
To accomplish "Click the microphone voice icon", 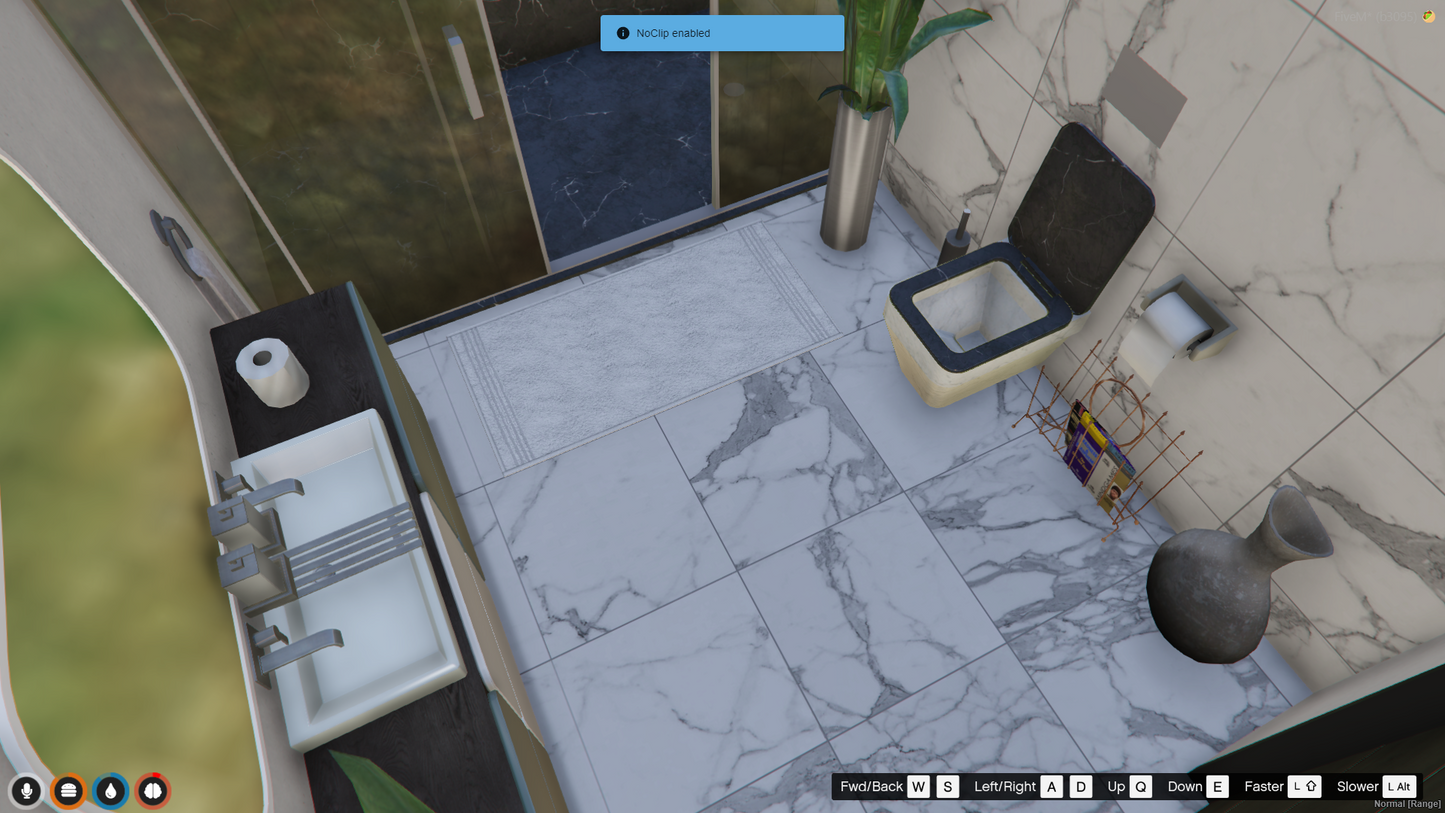I will pyautogui.click(x=27, y=791).
